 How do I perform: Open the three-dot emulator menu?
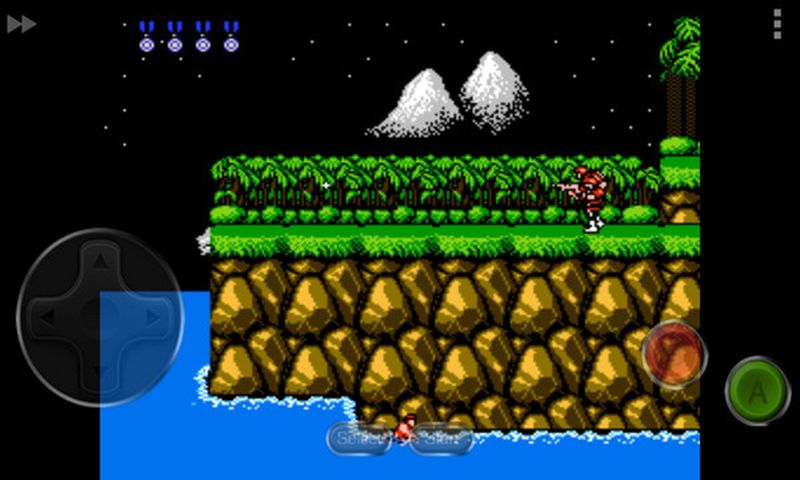click(x=777, y=24)
